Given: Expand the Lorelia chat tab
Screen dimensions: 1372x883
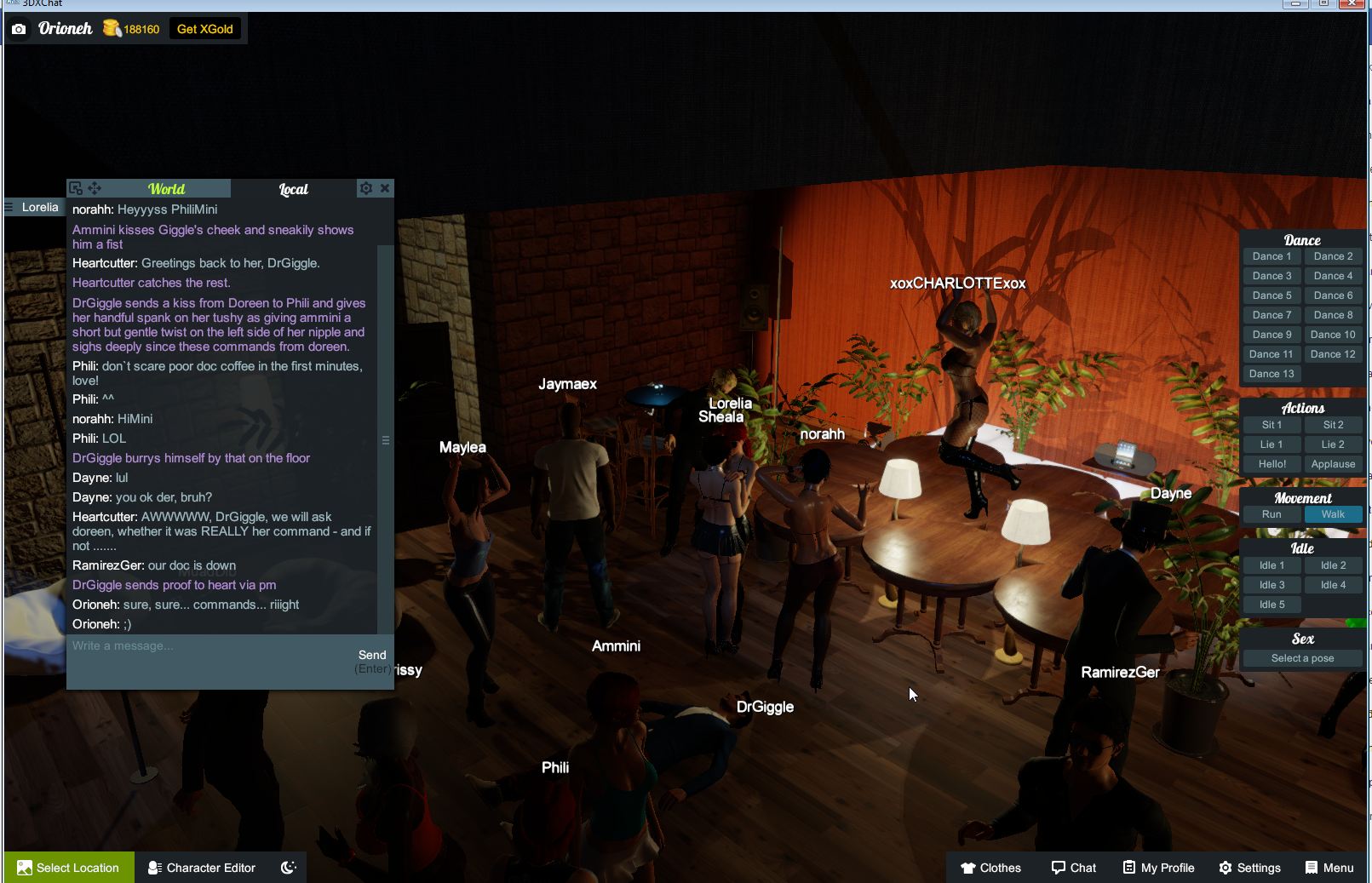Looking at the screenshot, I should tap(34, 207).
